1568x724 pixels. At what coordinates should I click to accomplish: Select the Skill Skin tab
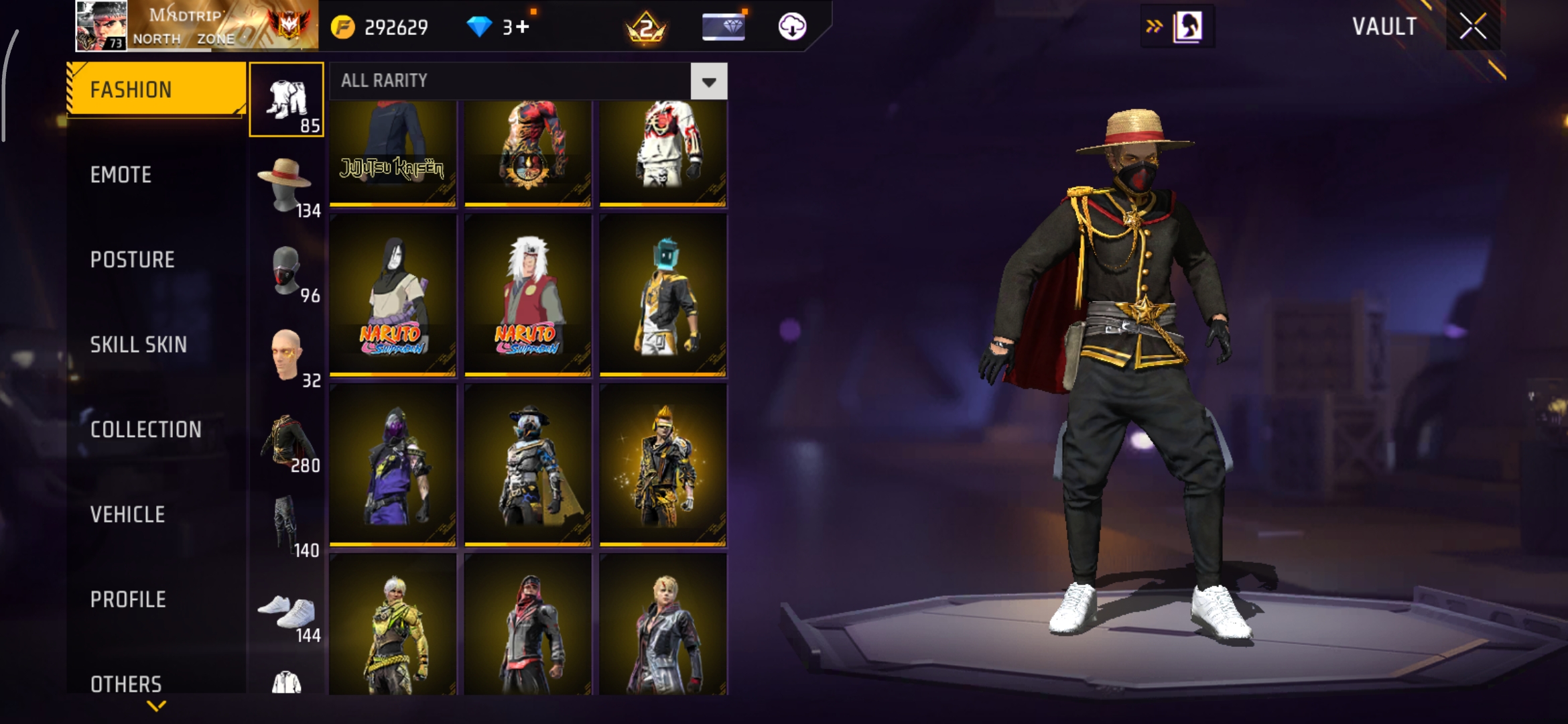click(x=139, y=345)
